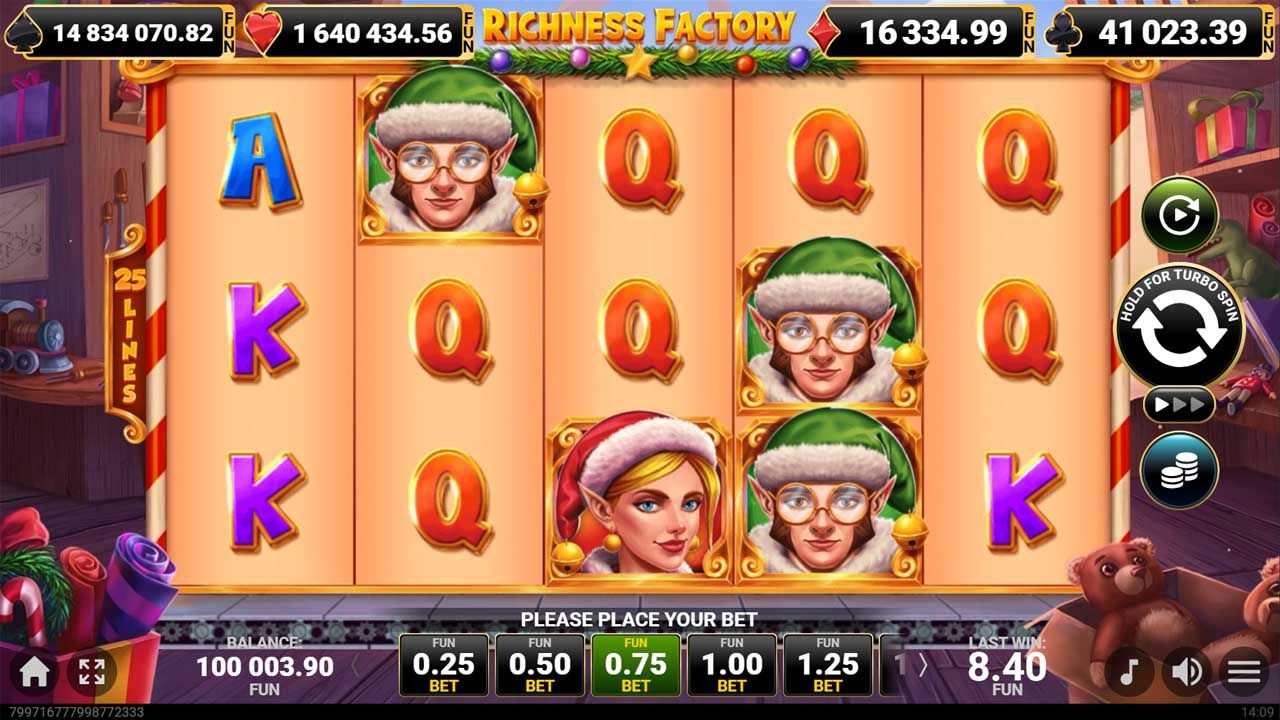
Task: Enable fast spin with the triple arrows
Action: (1180, 404)
